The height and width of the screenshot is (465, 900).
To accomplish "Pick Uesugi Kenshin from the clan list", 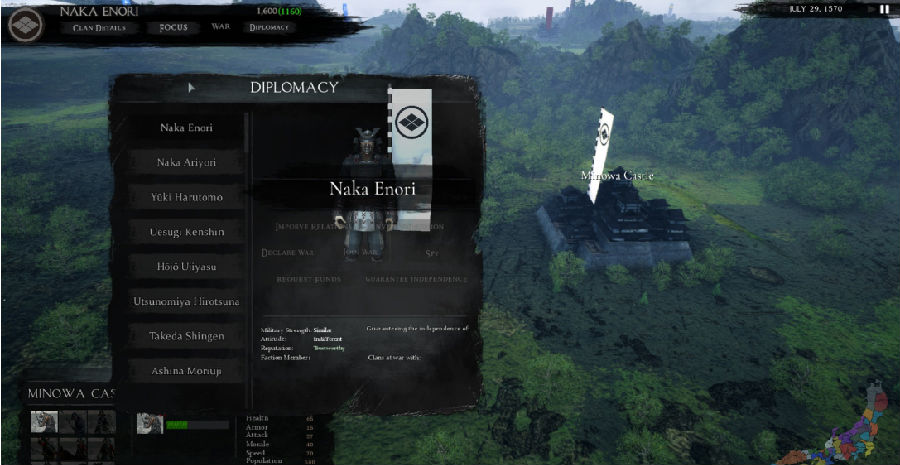I will coord(187,232).
